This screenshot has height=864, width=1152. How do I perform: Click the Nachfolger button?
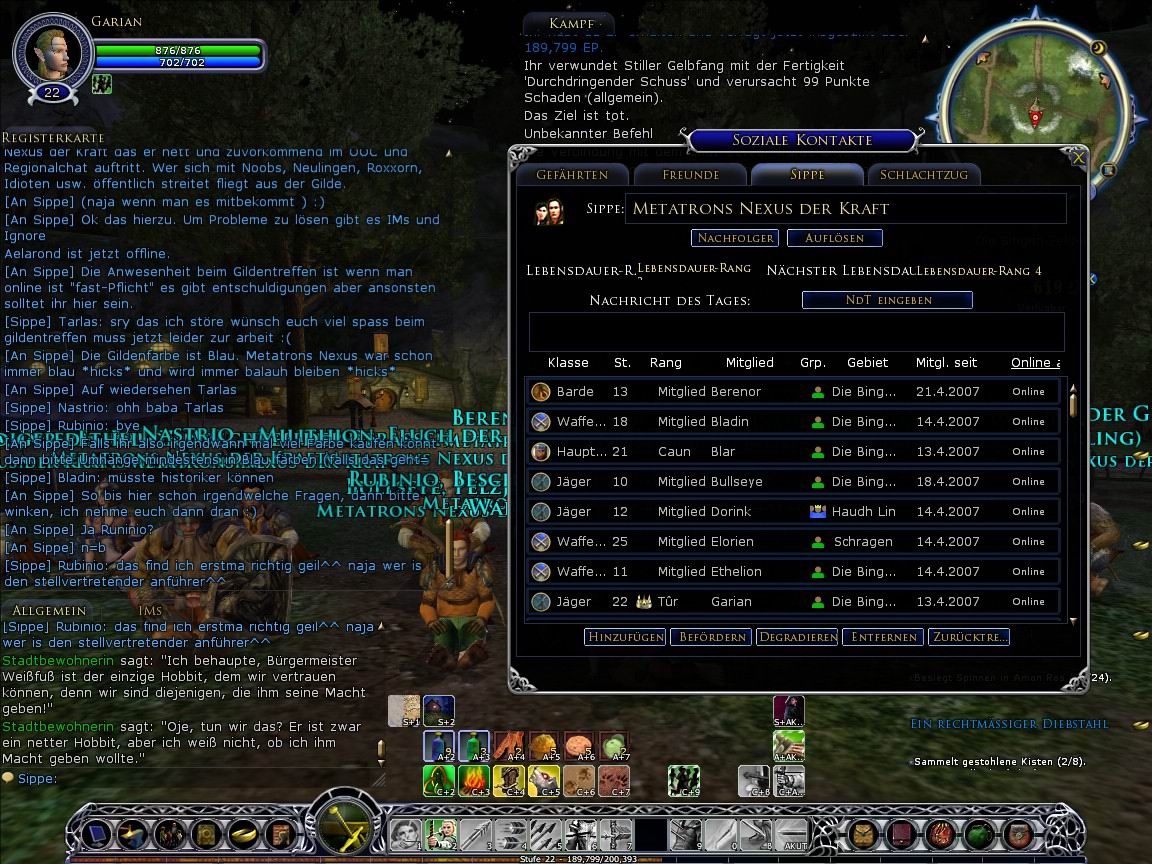pos(735,238)
